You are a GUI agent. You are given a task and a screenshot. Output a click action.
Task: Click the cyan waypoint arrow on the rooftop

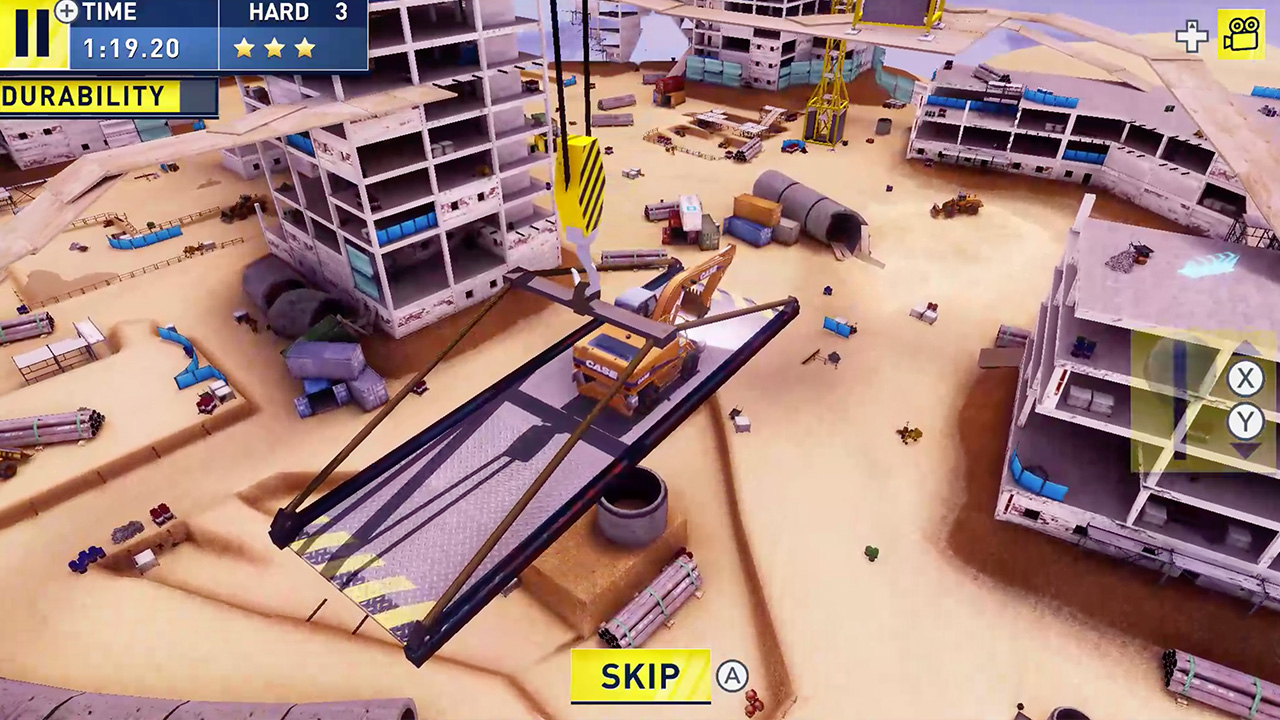[x=1210, y=262]
